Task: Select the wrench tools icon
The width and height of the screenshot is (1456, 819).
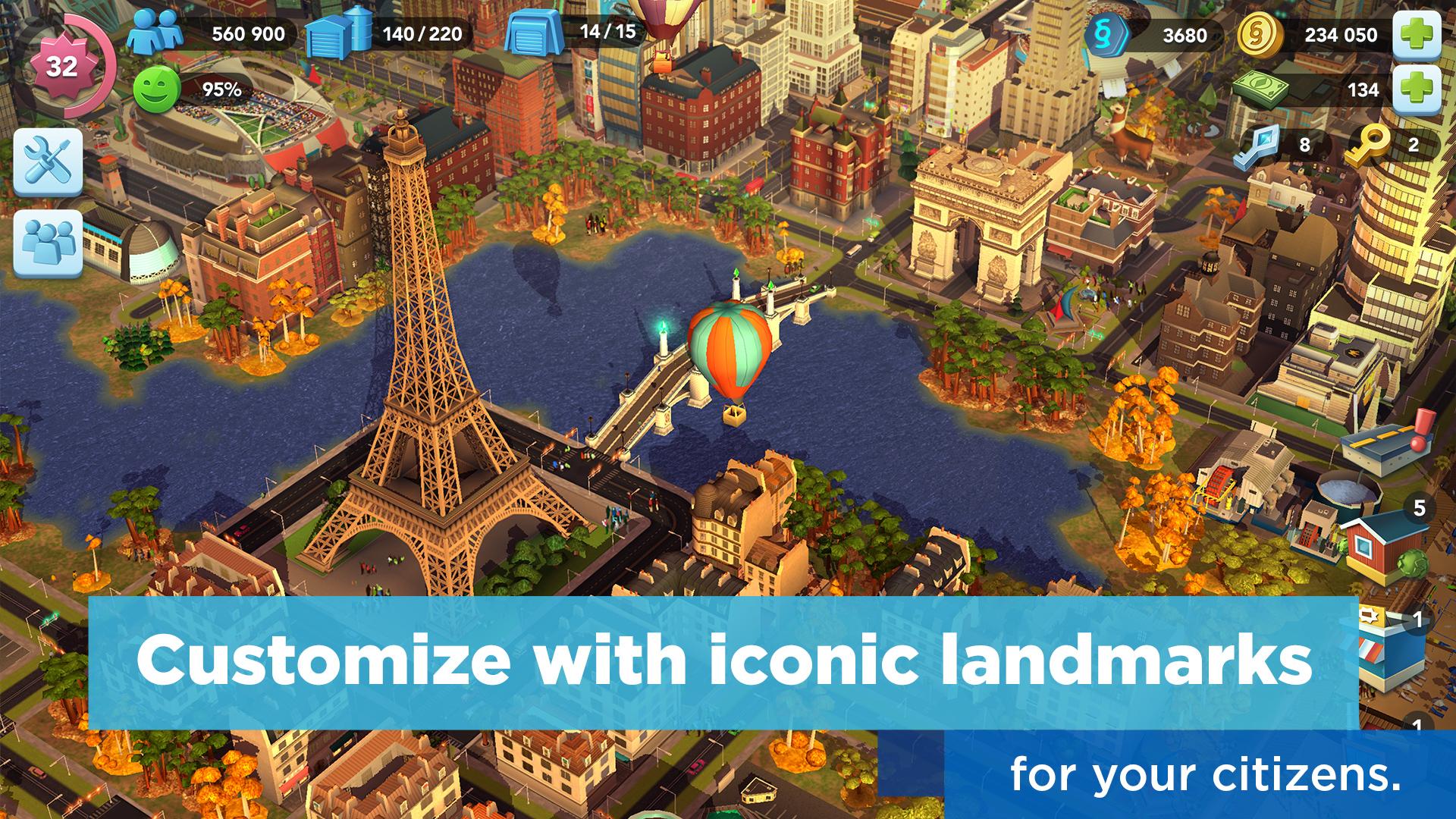Action: [x=47, y=165]
